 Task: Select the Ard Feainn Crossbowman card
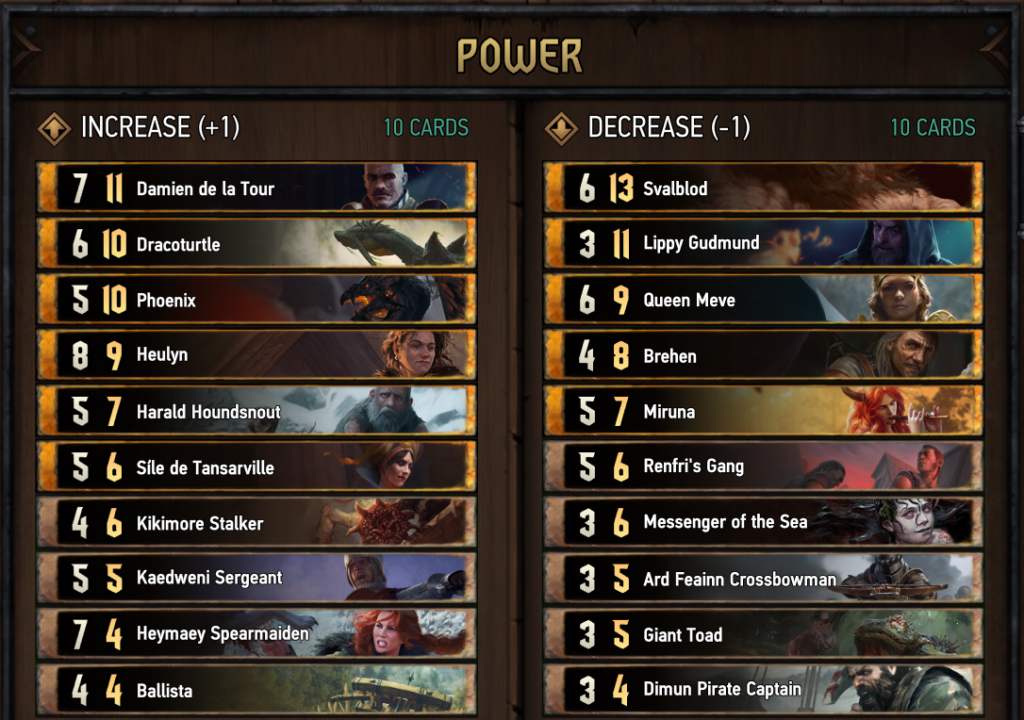(x=763, y=579)
